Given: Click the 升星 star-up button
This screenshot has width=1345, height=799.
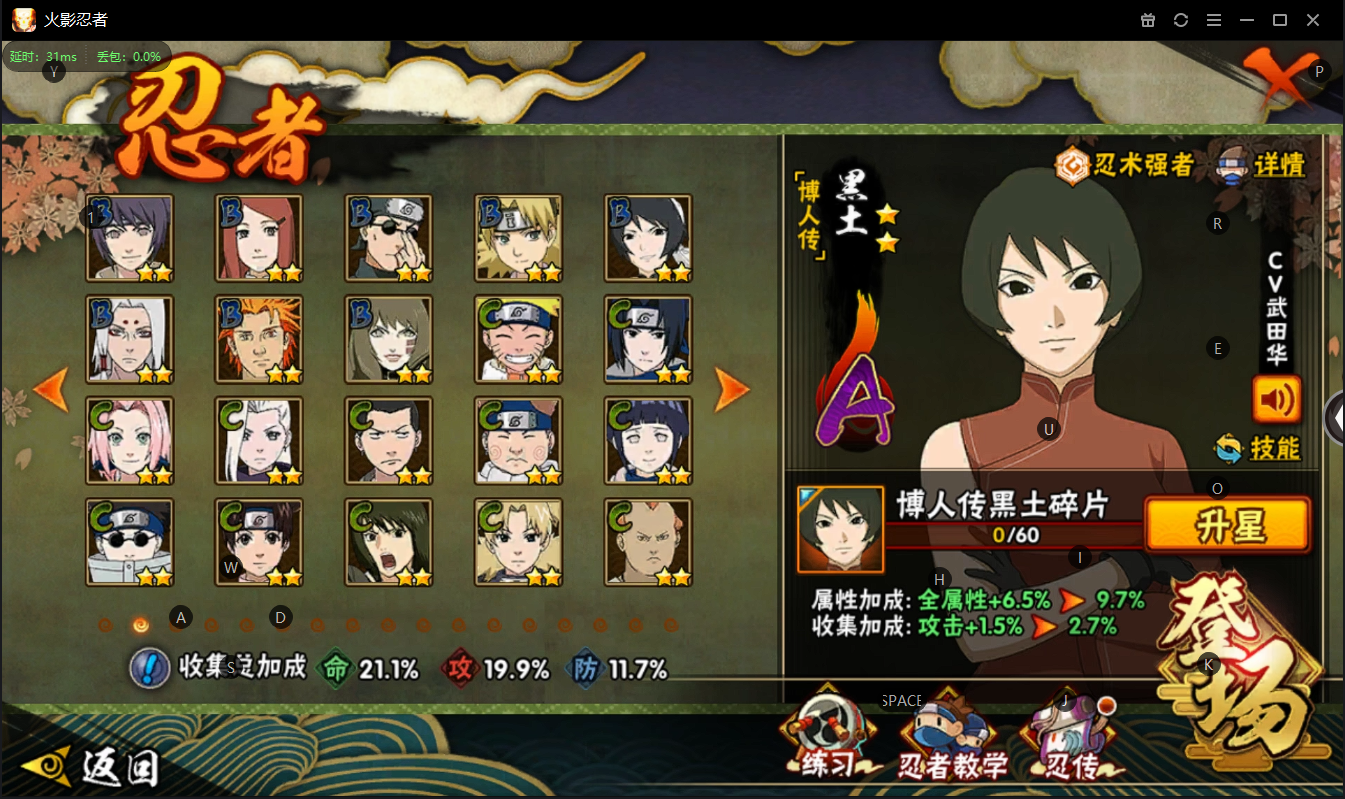Looking at the screenshot, I should pyautogui.click(x=1227, y=525).
